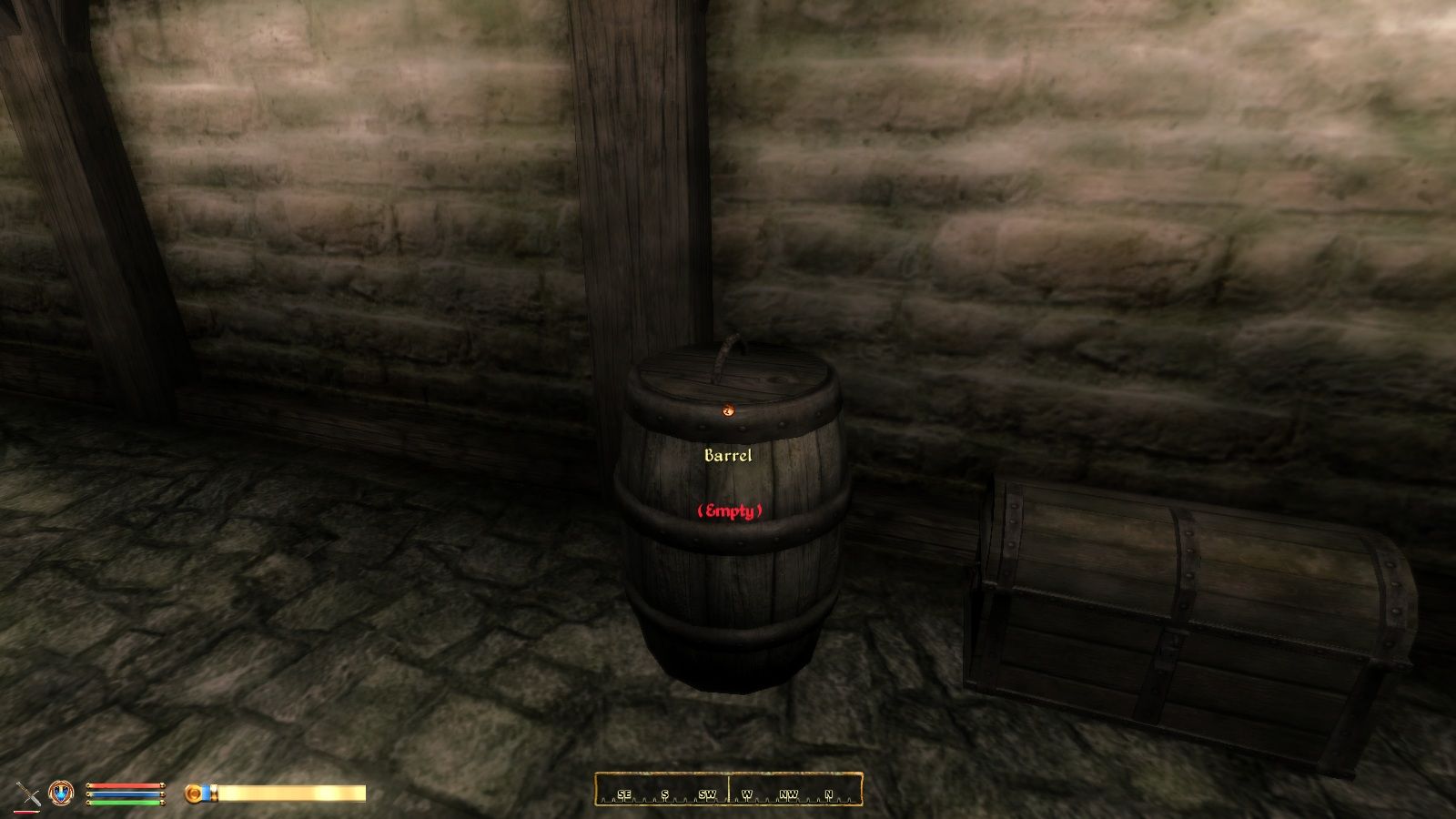
Task: Click the SE marker on the compass
Action: [625, 794]
